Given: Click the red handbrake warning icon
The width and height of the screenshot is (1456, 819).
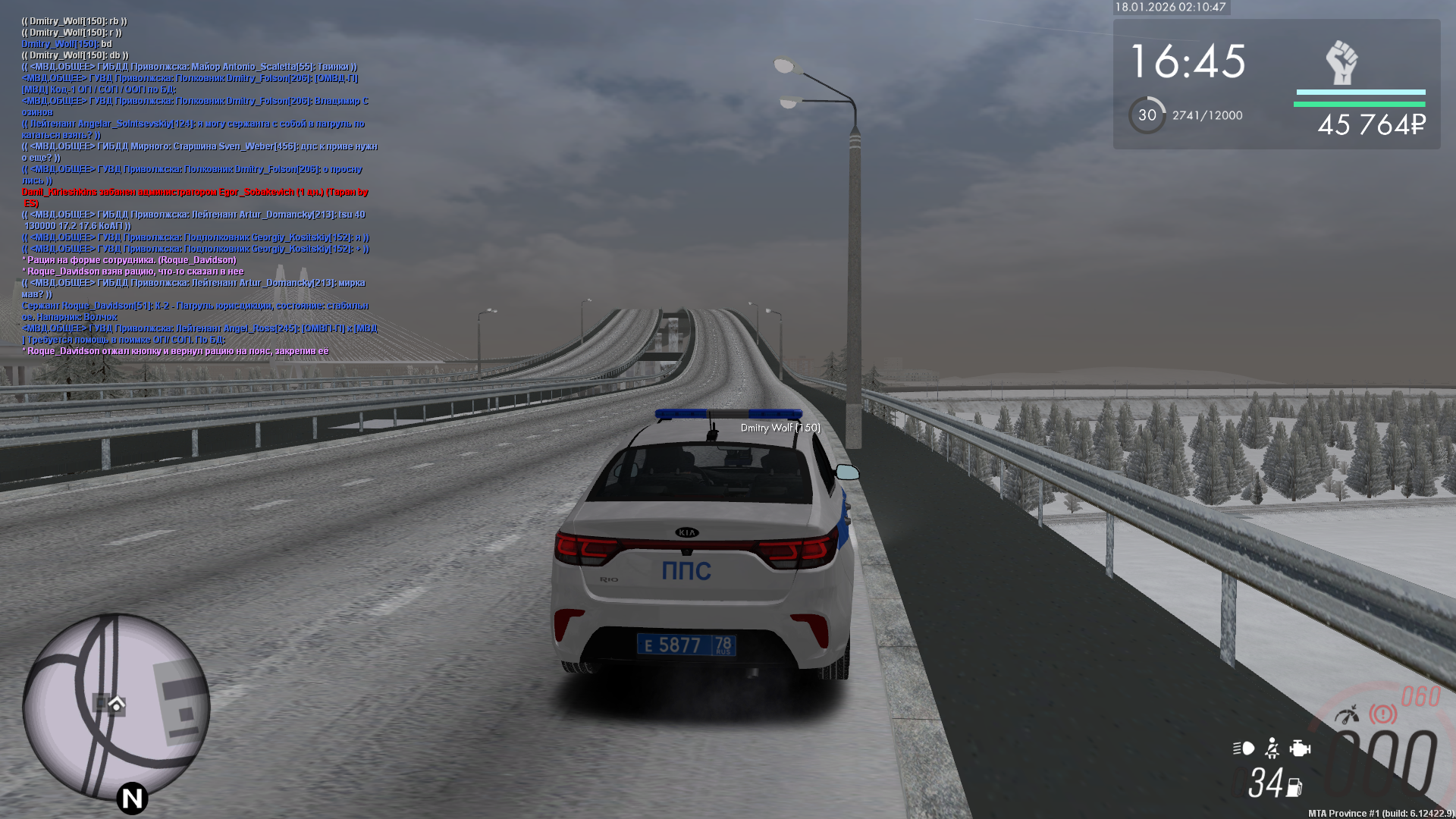Looking at the screenshot, I should point(1382,714).
